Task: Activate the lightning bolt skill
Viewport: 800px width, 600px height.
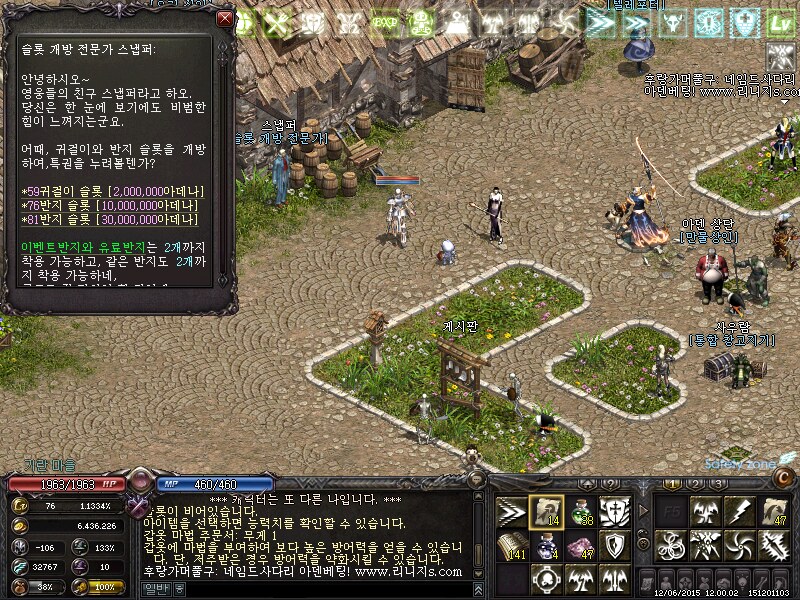Action: pyautogui.click(x=739, y=512)
